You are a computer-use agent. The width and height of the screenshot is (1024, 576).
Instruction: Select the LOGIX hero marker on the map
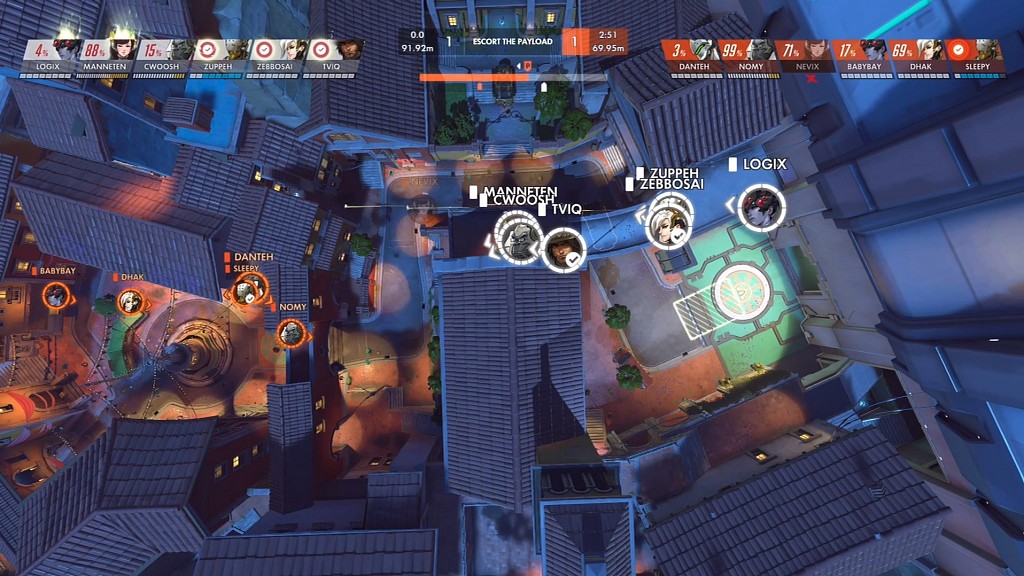click(x=763, y=207)
